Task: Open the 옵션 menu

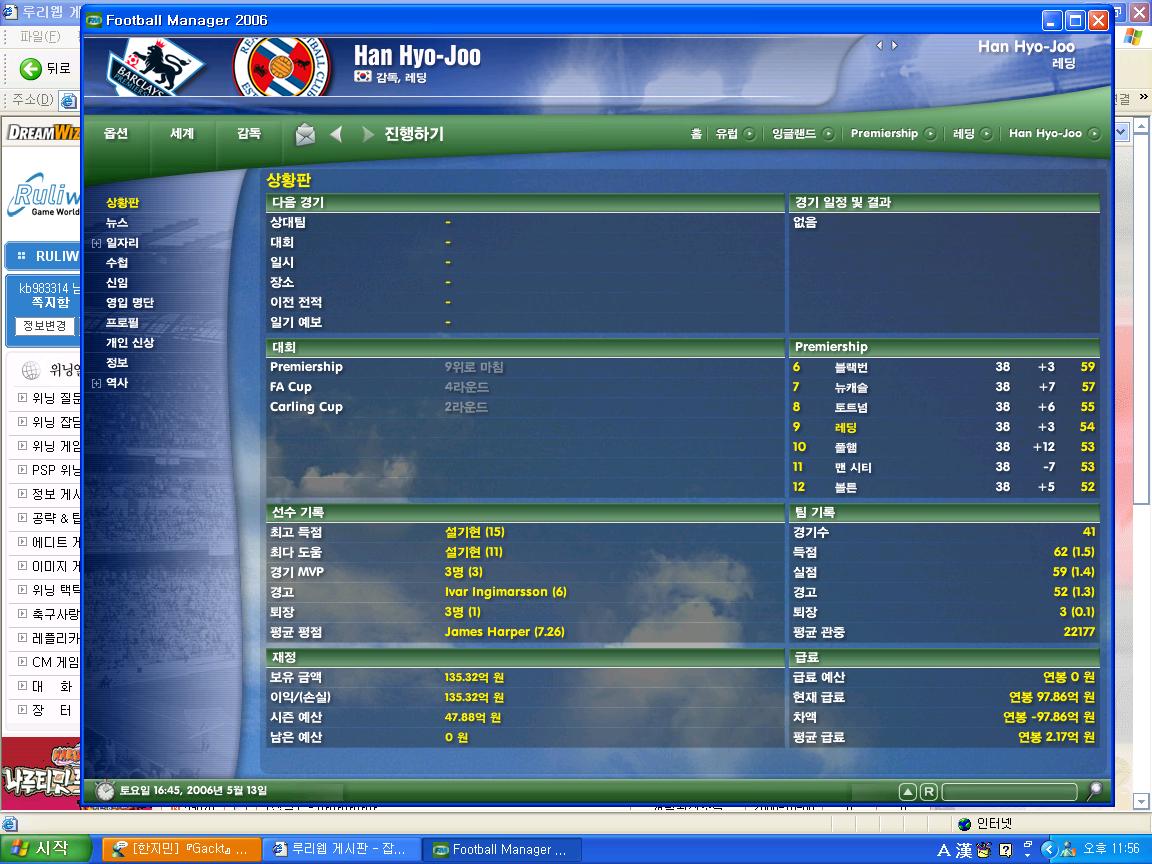Action: pos(116,133)
